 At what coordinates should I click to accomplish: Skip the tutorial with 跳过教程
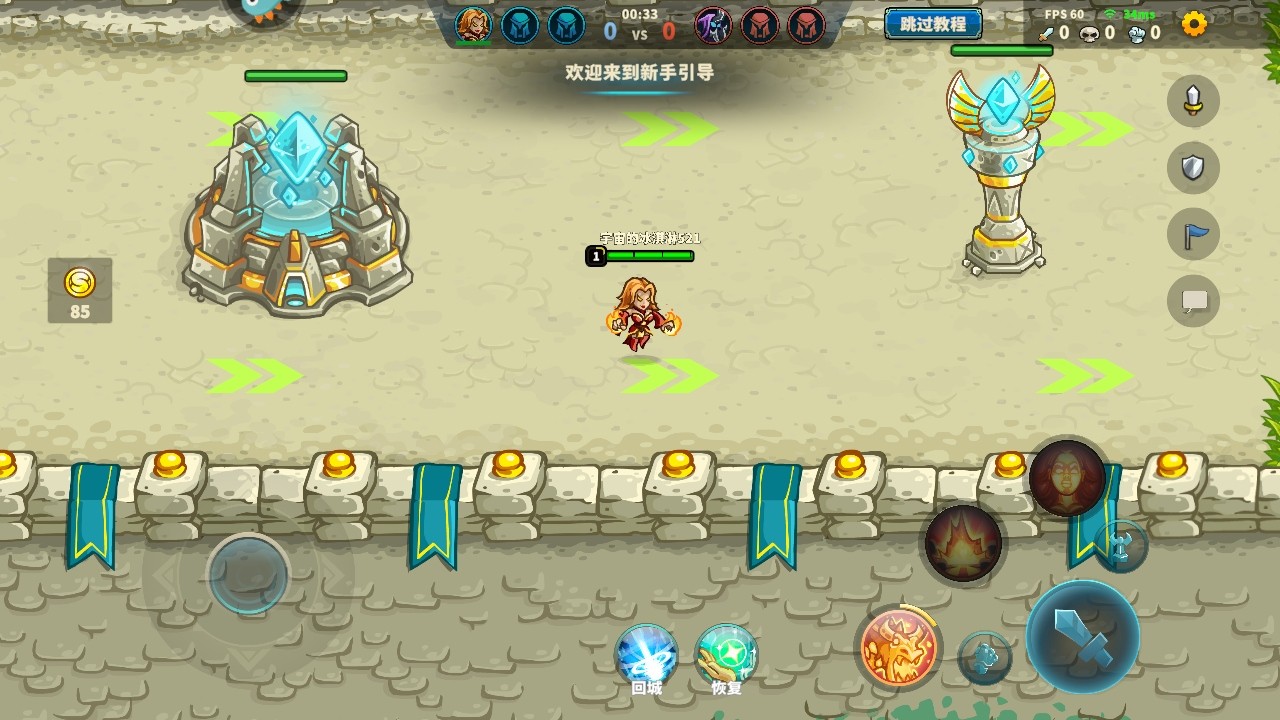(x=932, y=24)
